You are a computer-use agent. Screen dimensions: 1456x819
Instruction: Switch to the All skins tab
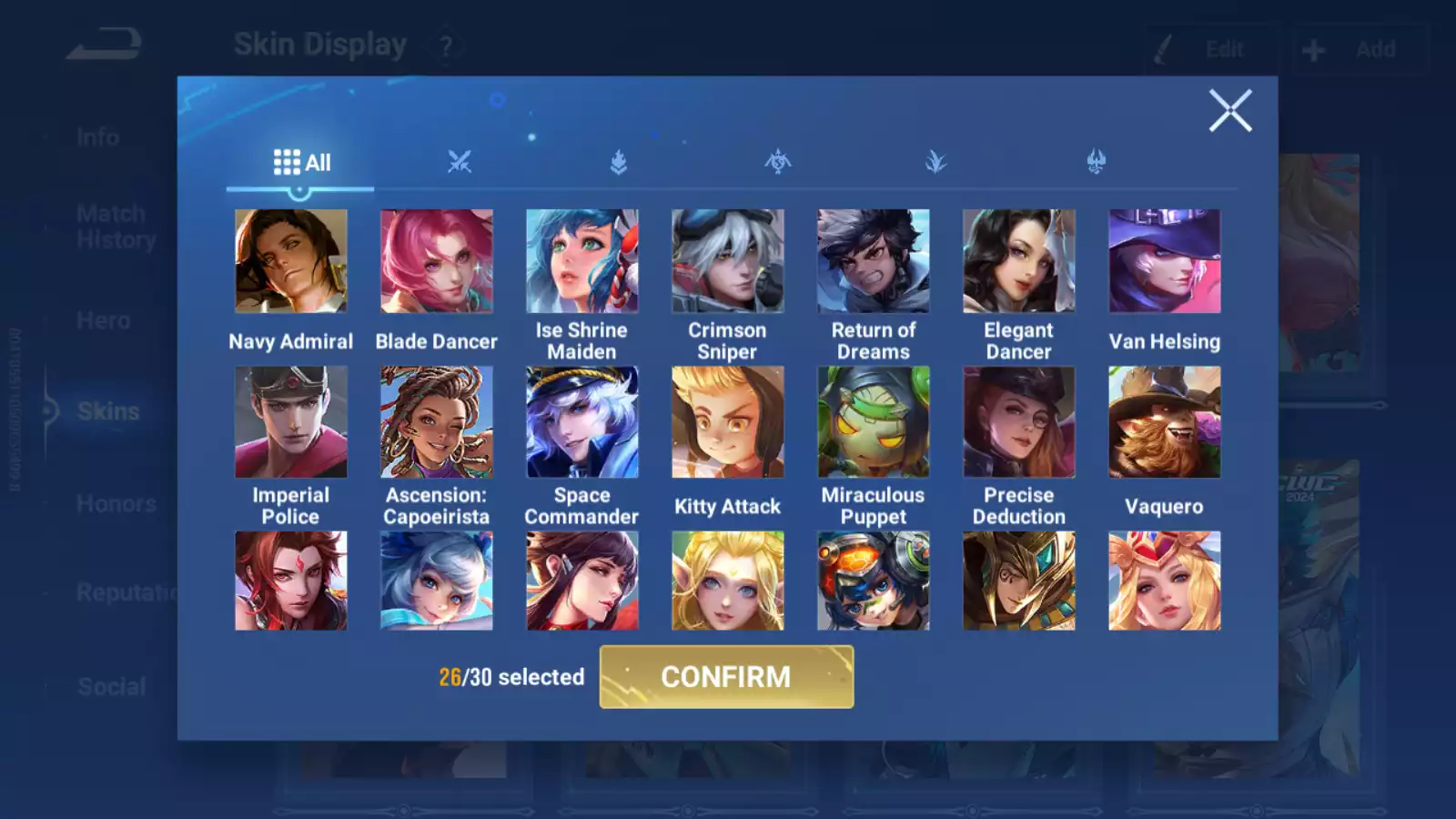tap(301, 163)
